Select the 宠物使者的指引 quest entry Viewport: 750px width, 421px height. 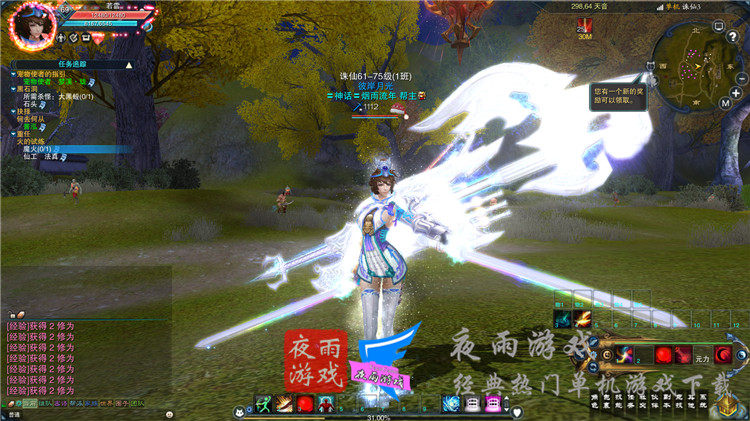click(44, 74)
